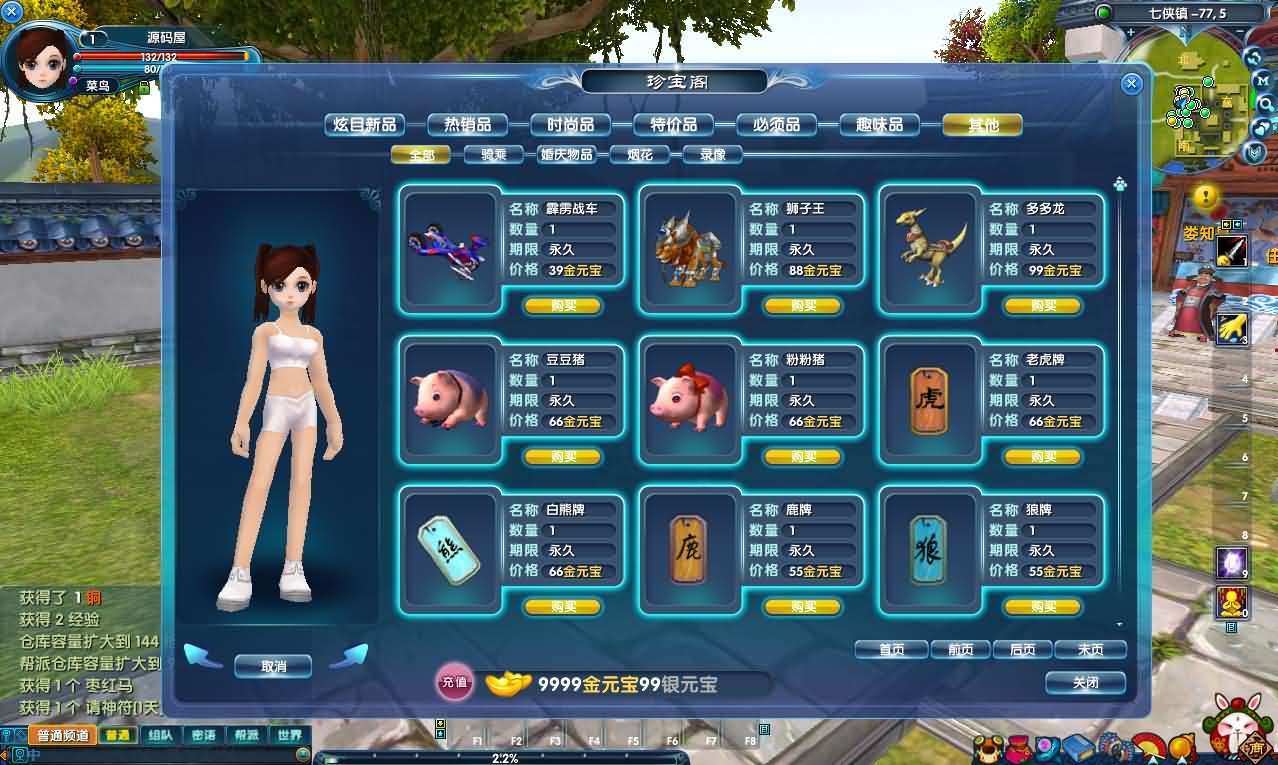Switch to the 炫目新品 category tab

(365, 125)
